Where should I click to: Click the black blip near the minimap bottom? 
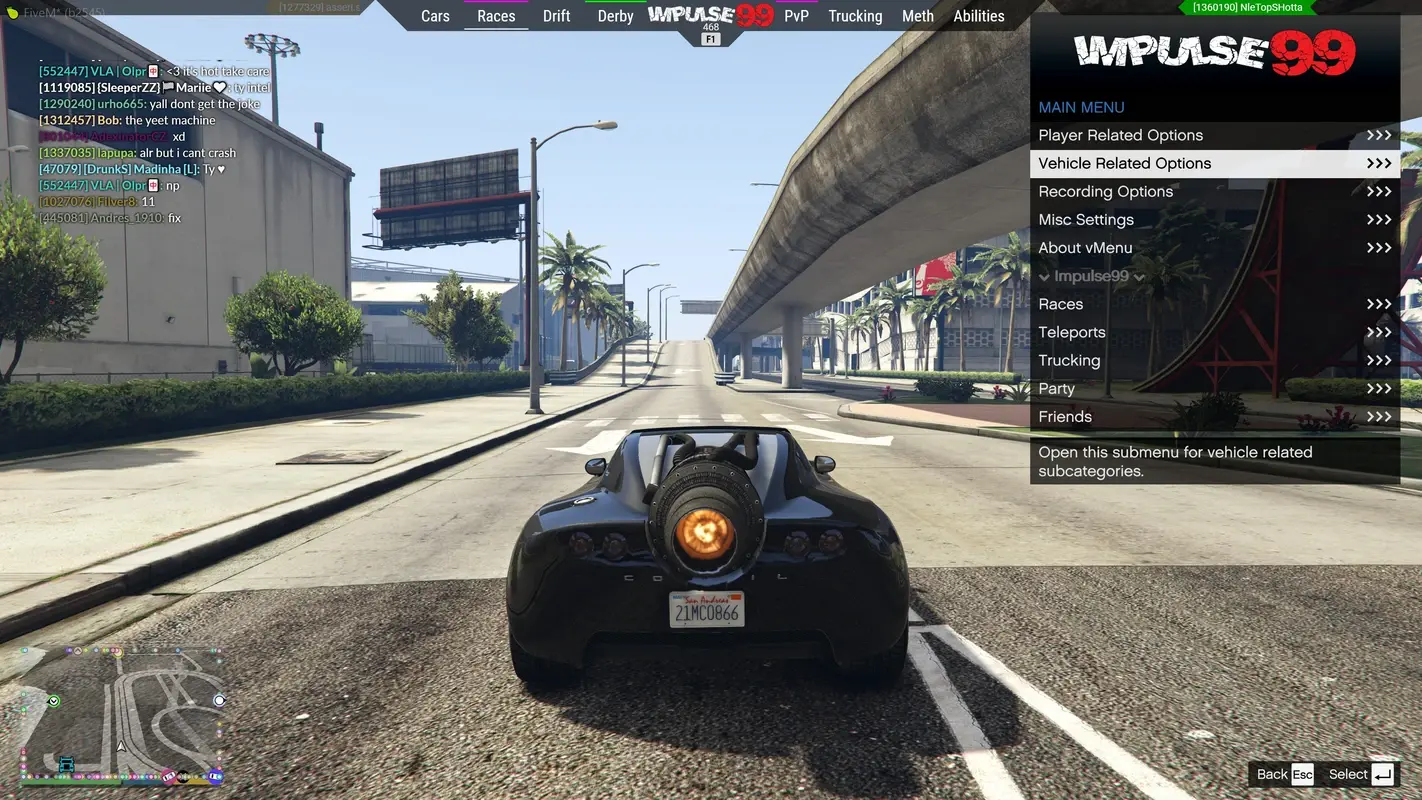pos(183,776)
